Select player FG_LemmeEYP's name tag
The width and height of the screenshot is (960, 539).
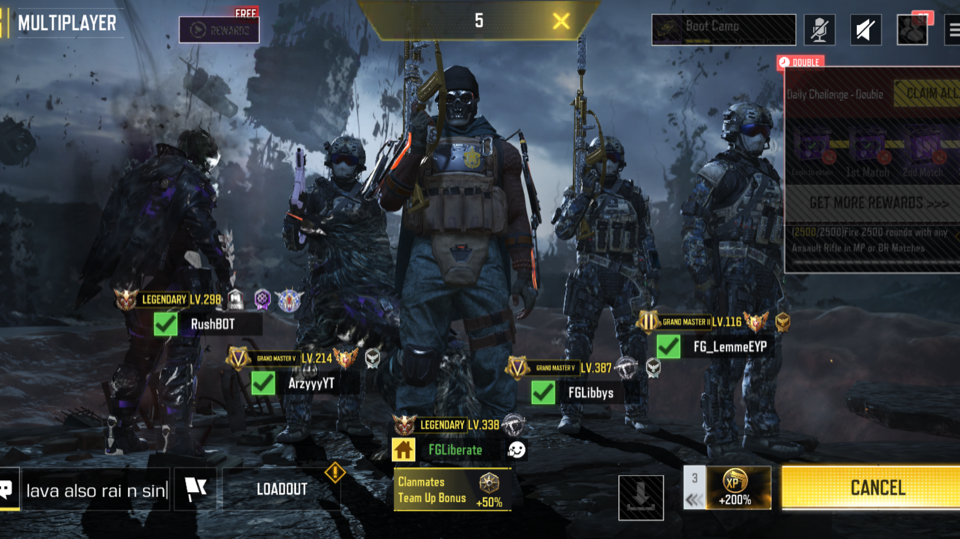(x=730, y=347)
